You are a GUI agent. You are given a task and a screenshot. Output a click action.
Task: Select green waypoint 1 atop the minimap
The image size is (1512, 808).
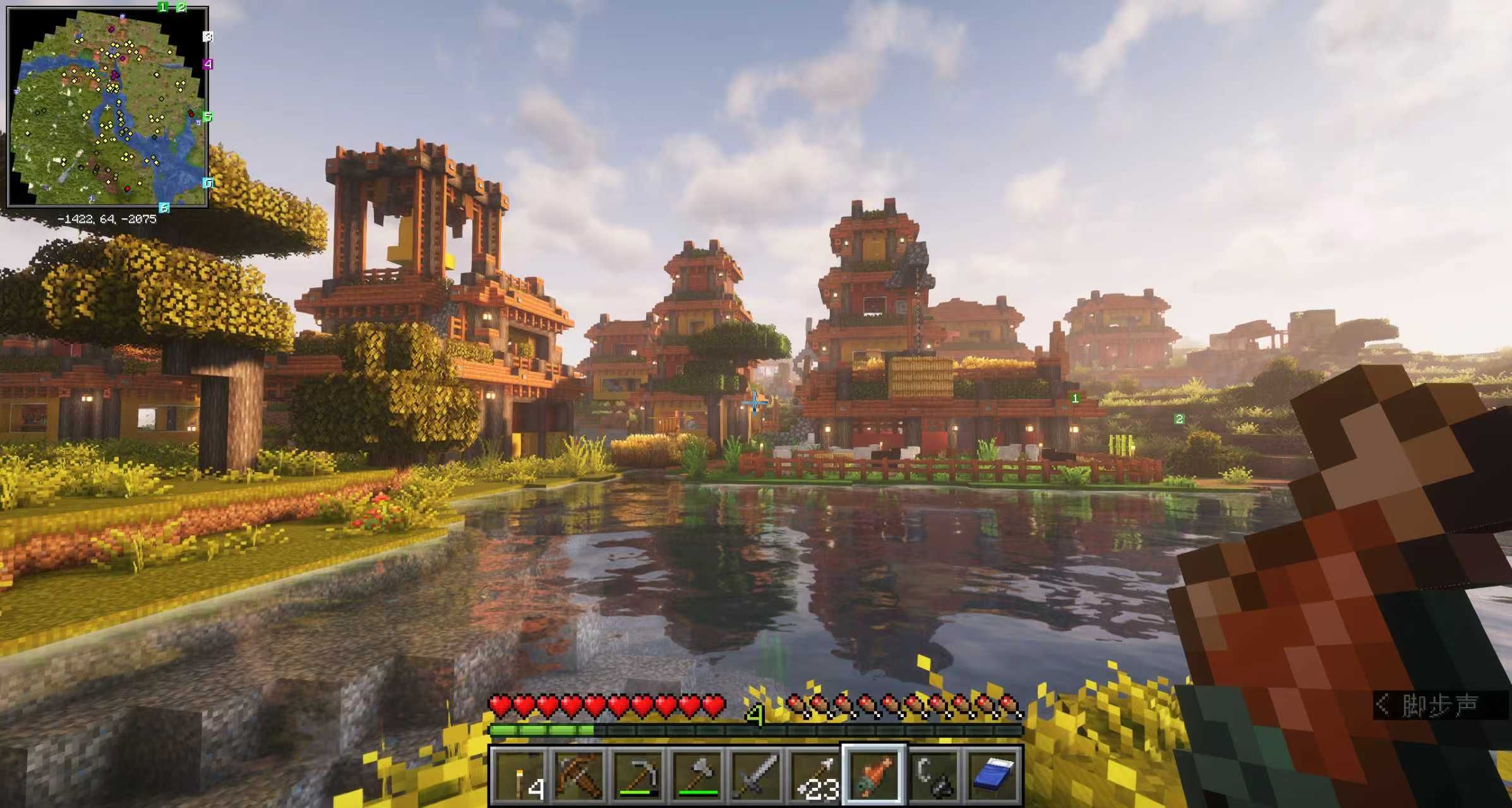pyautogui.click(x=163, y=7)
